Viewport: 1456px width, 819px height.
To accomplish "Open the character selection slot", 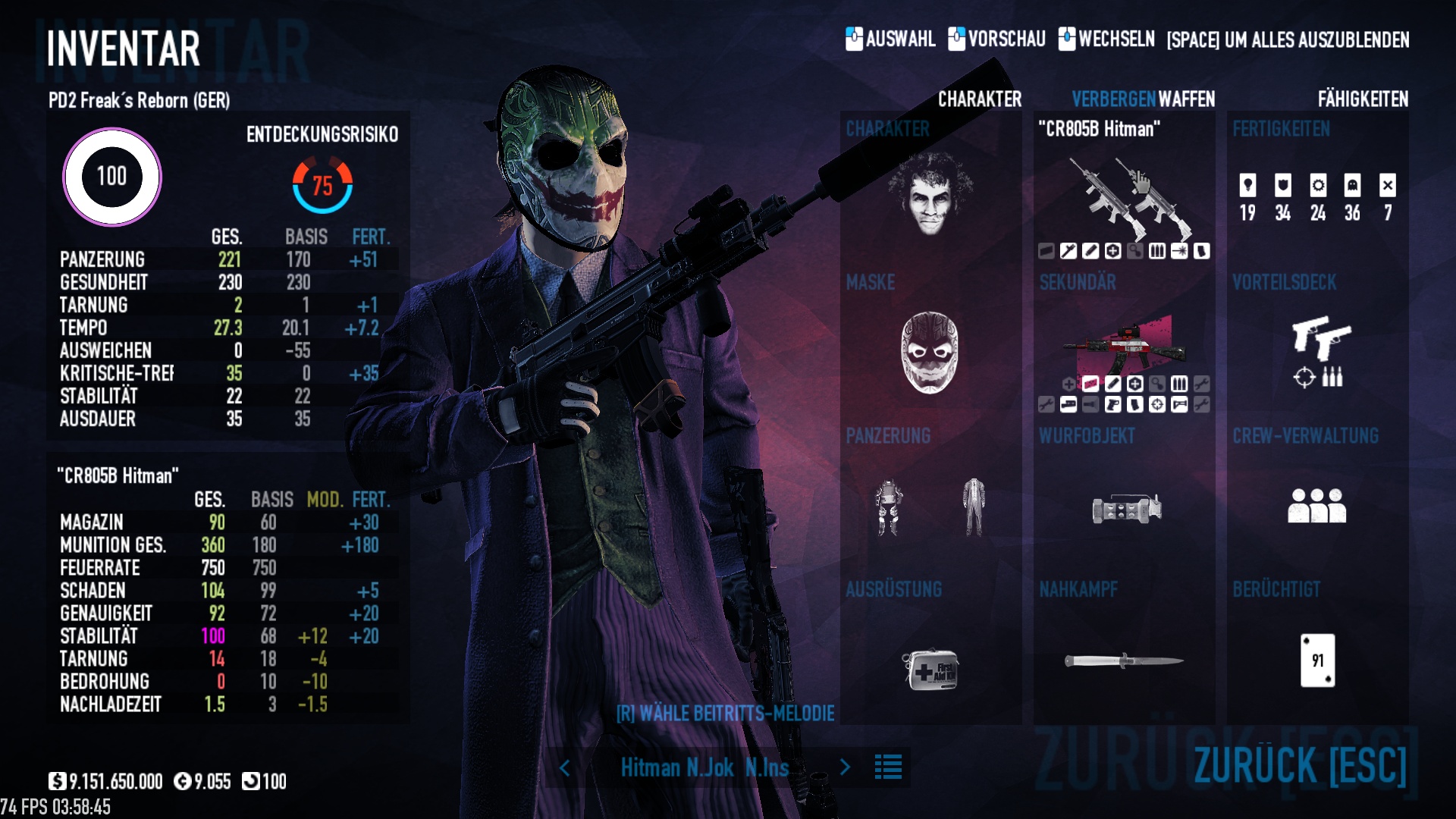I will pos(930,193).
